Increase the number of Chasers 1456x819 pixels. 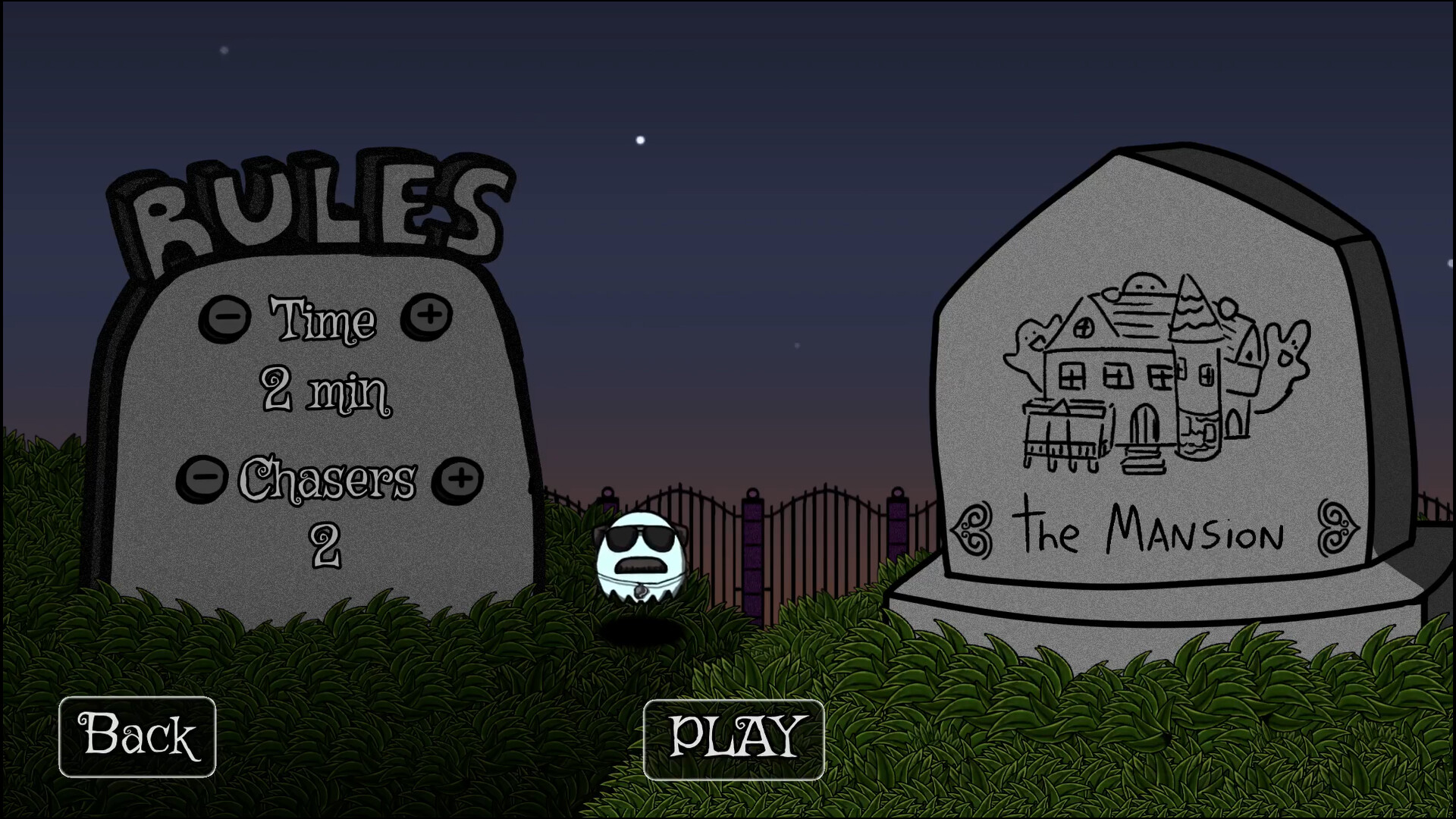point(459,478)
